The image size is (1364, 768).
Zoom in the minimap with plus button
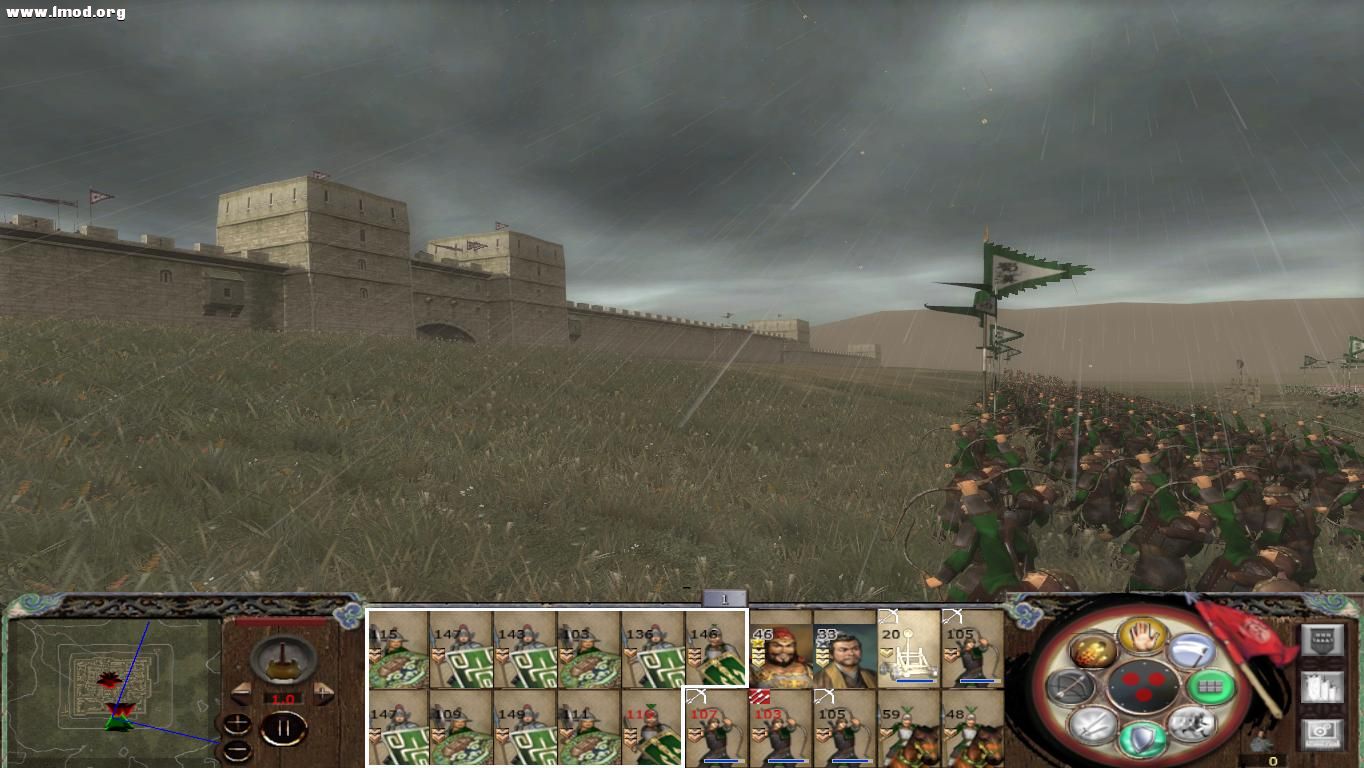tap(237, 723)
